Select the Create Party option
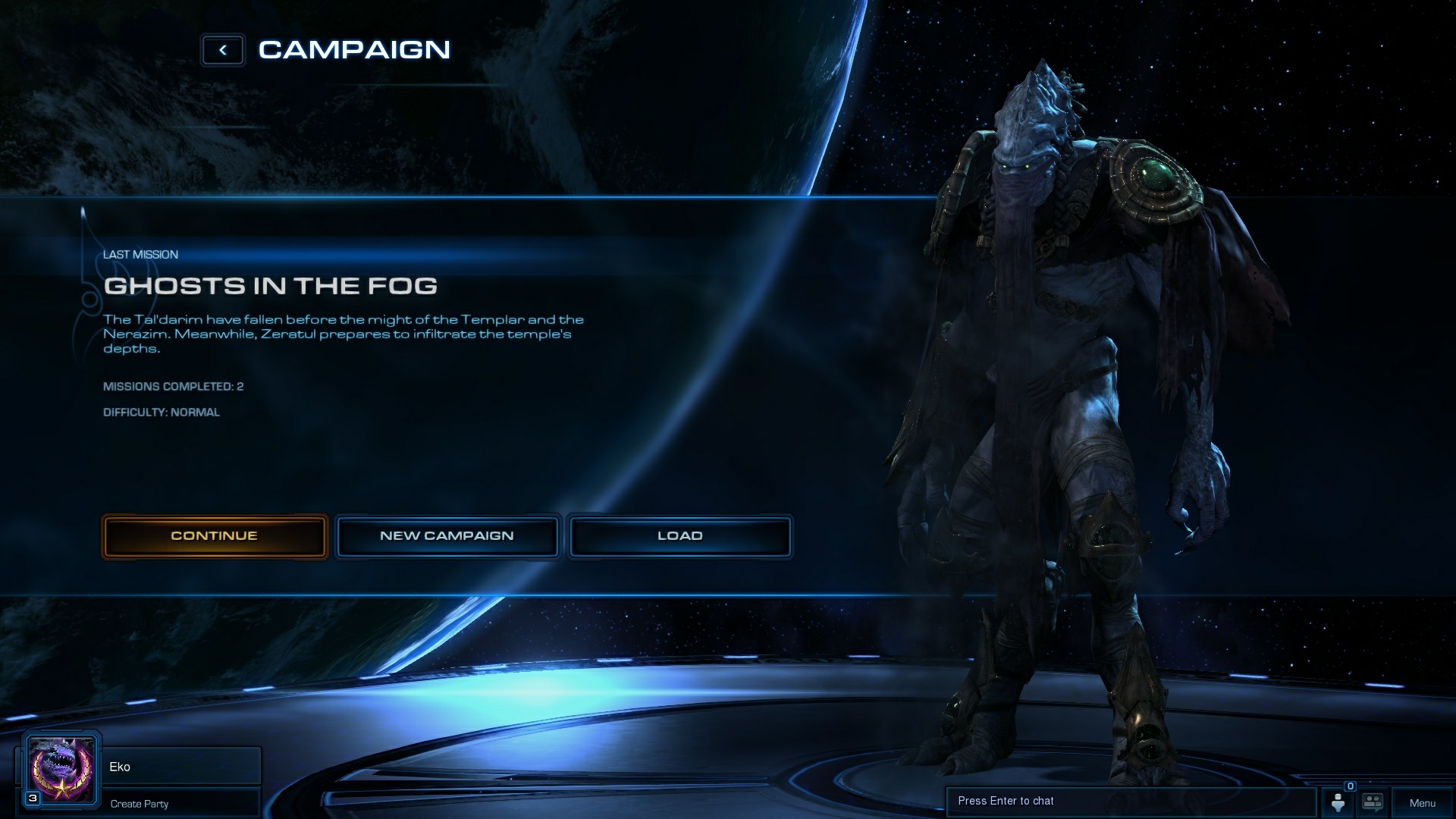 [140, 804]
